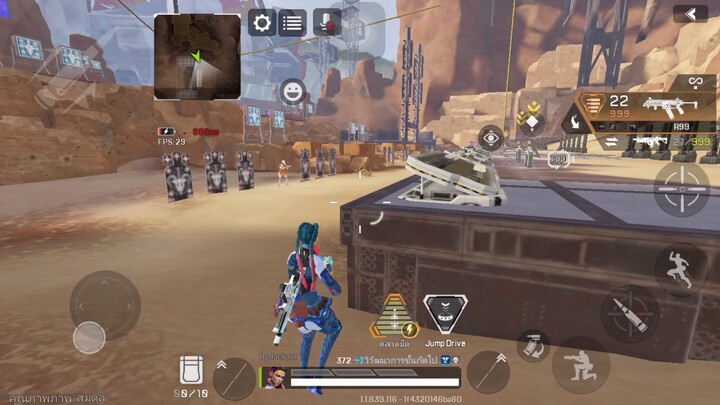Open the smiley emote wheel

point(292,92)
